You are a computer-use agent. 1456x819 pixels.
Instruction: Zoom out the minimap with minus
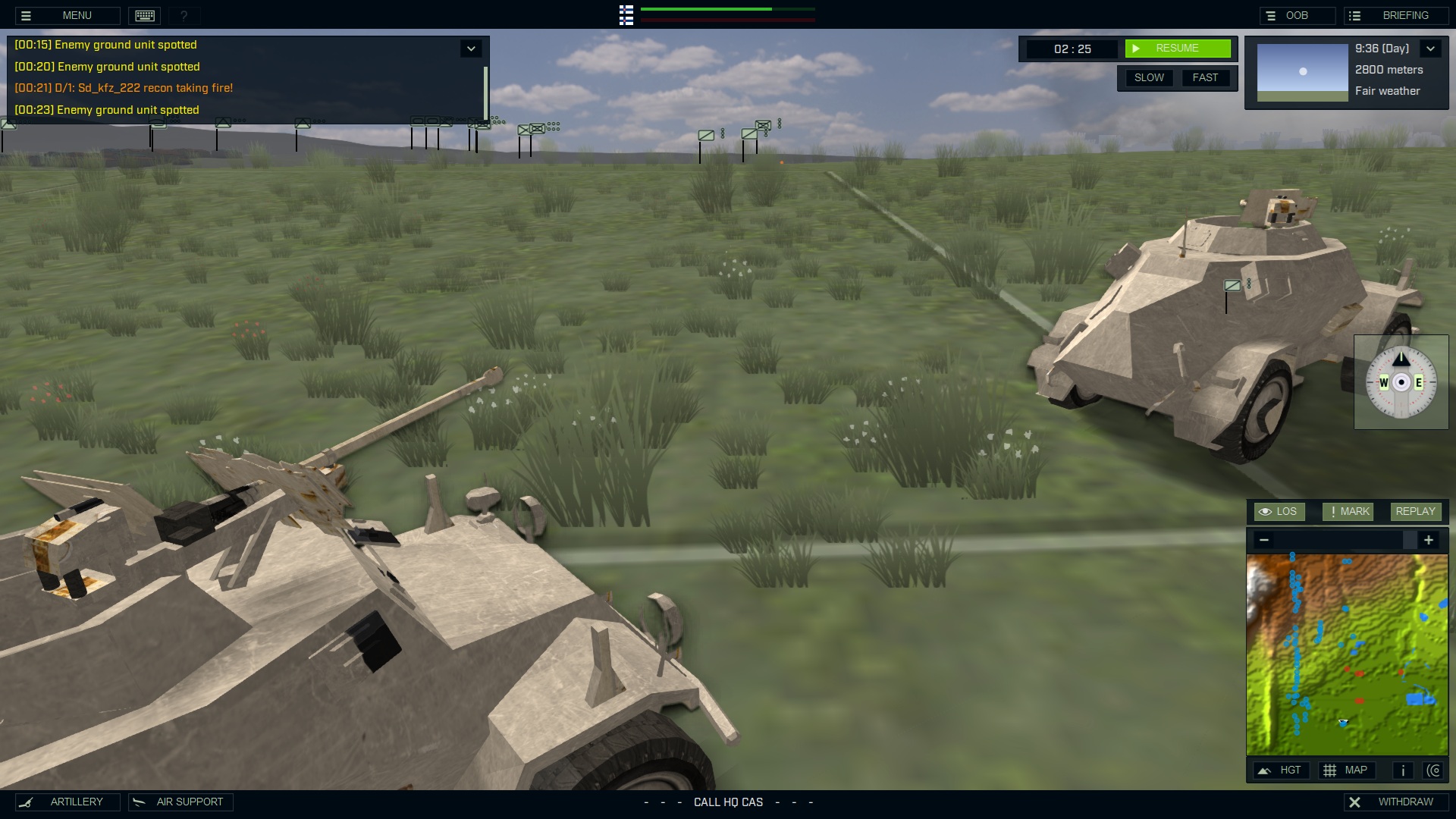pyautogui.click(x=1263, y=540)
